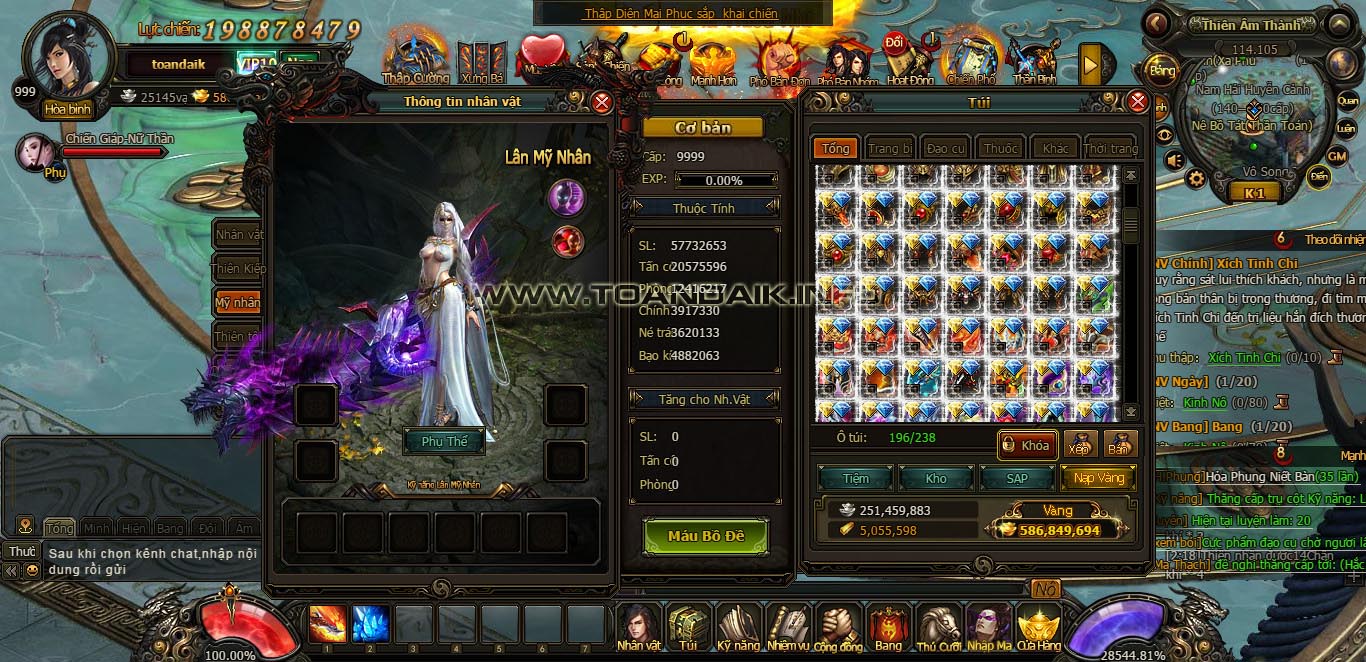Open the Thuốc tab in the bag
Screen dimensions: 1366x662
coord(1000,148)
